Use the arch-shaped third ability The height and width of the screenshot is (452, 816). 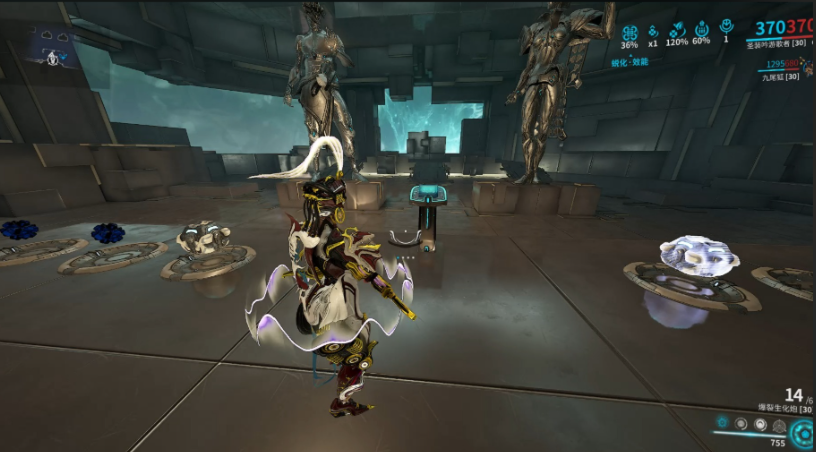(761, 424)
